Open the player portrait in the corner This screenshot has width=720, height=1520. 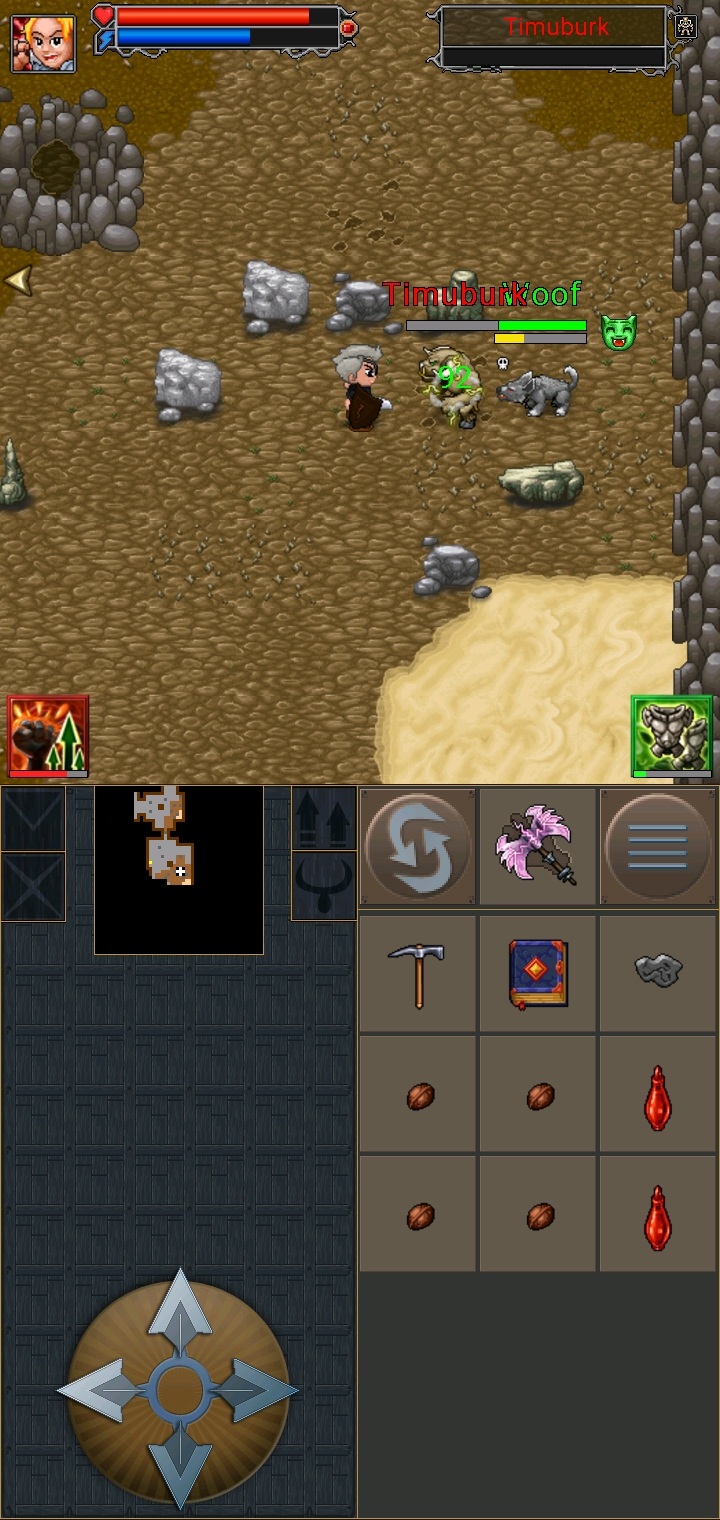(43, 43)
